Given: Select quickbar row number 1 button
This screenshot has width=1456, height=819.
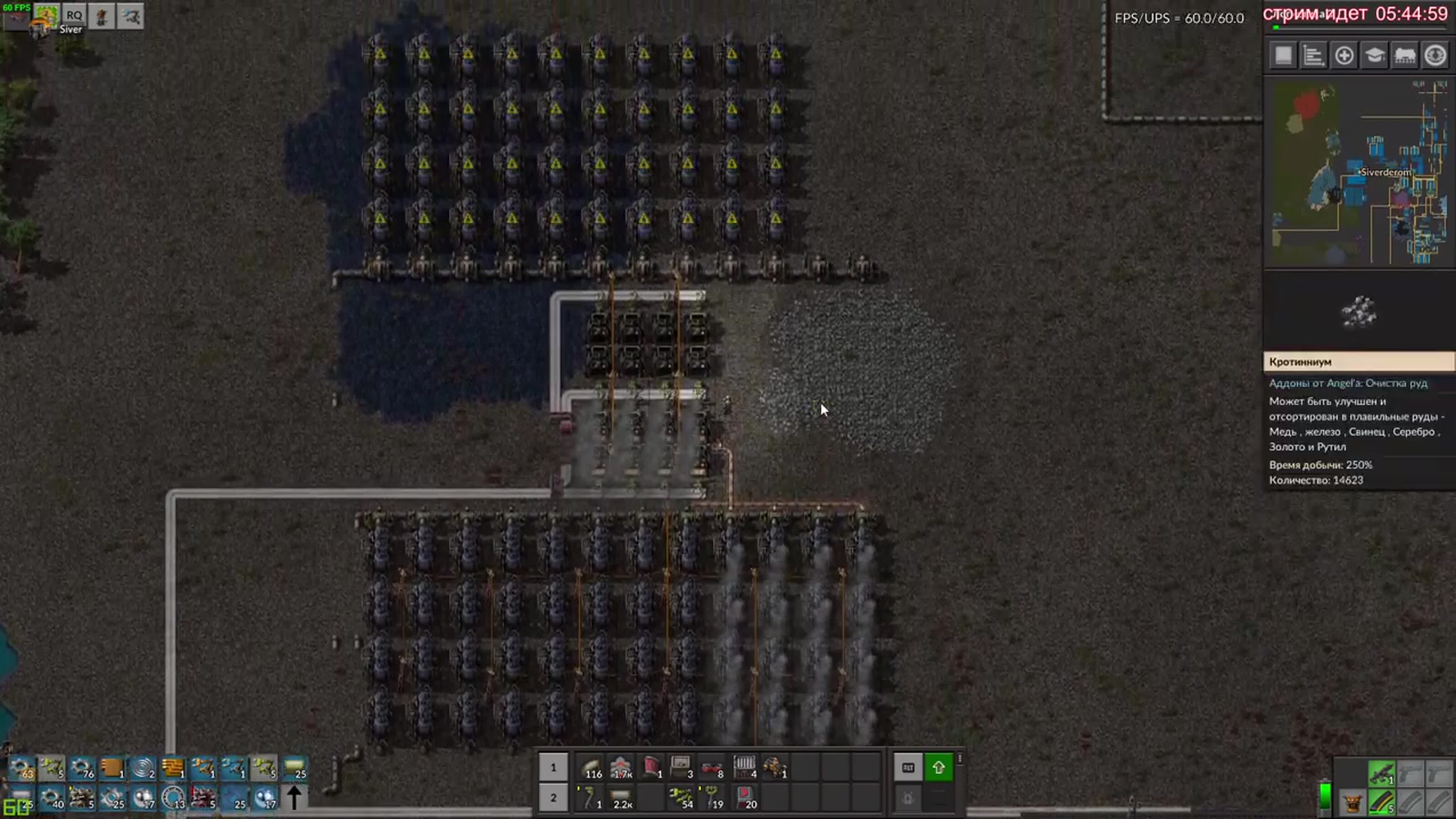Looking at the screenshot, I should click(x=553, y=767).
